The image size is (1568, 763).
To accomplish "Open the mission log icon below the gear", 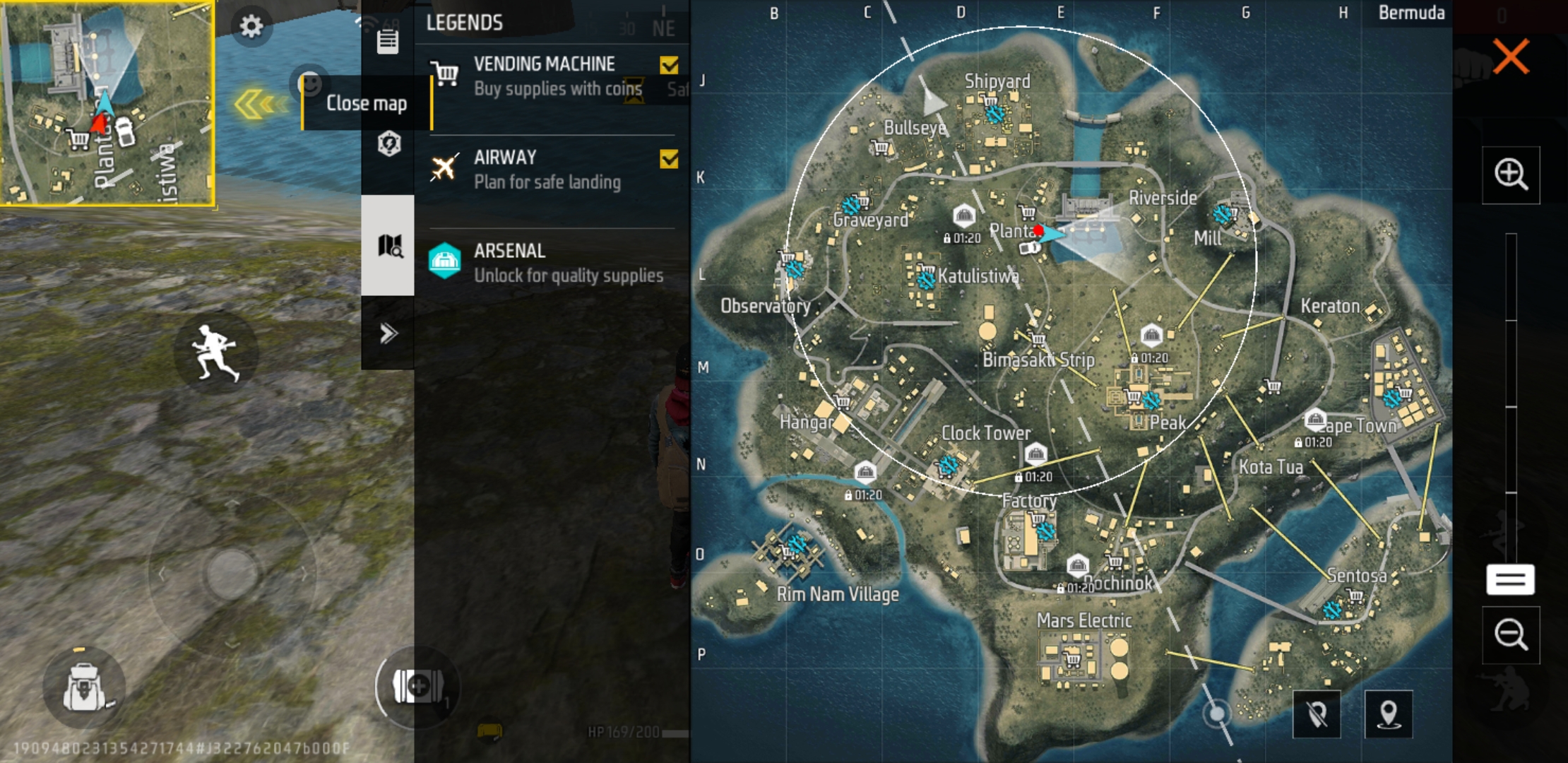I will (x=387, y=42).
